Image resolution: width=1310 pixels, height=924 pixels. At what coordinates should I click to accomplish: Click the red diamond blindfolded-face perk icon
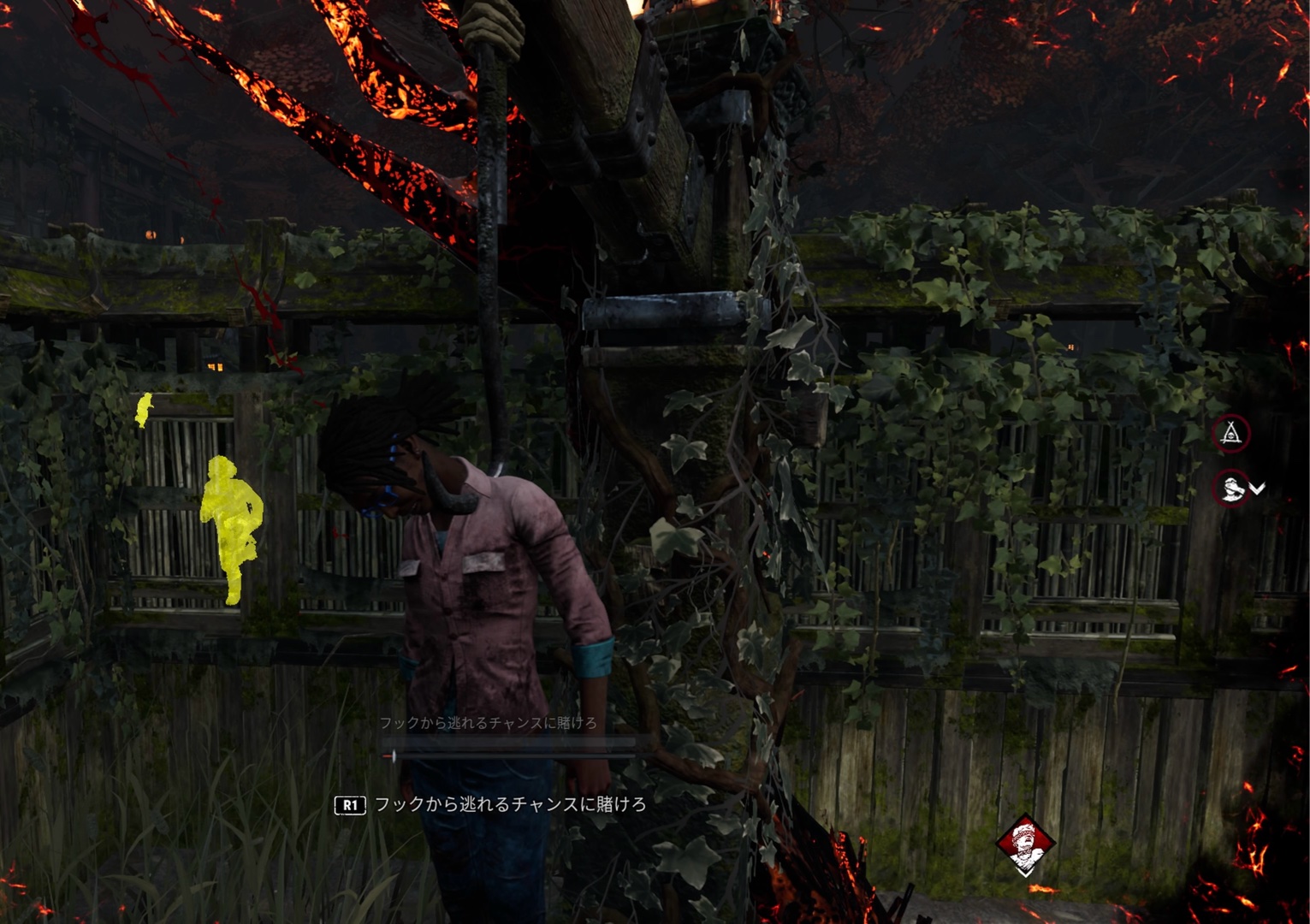point(1025,844)
